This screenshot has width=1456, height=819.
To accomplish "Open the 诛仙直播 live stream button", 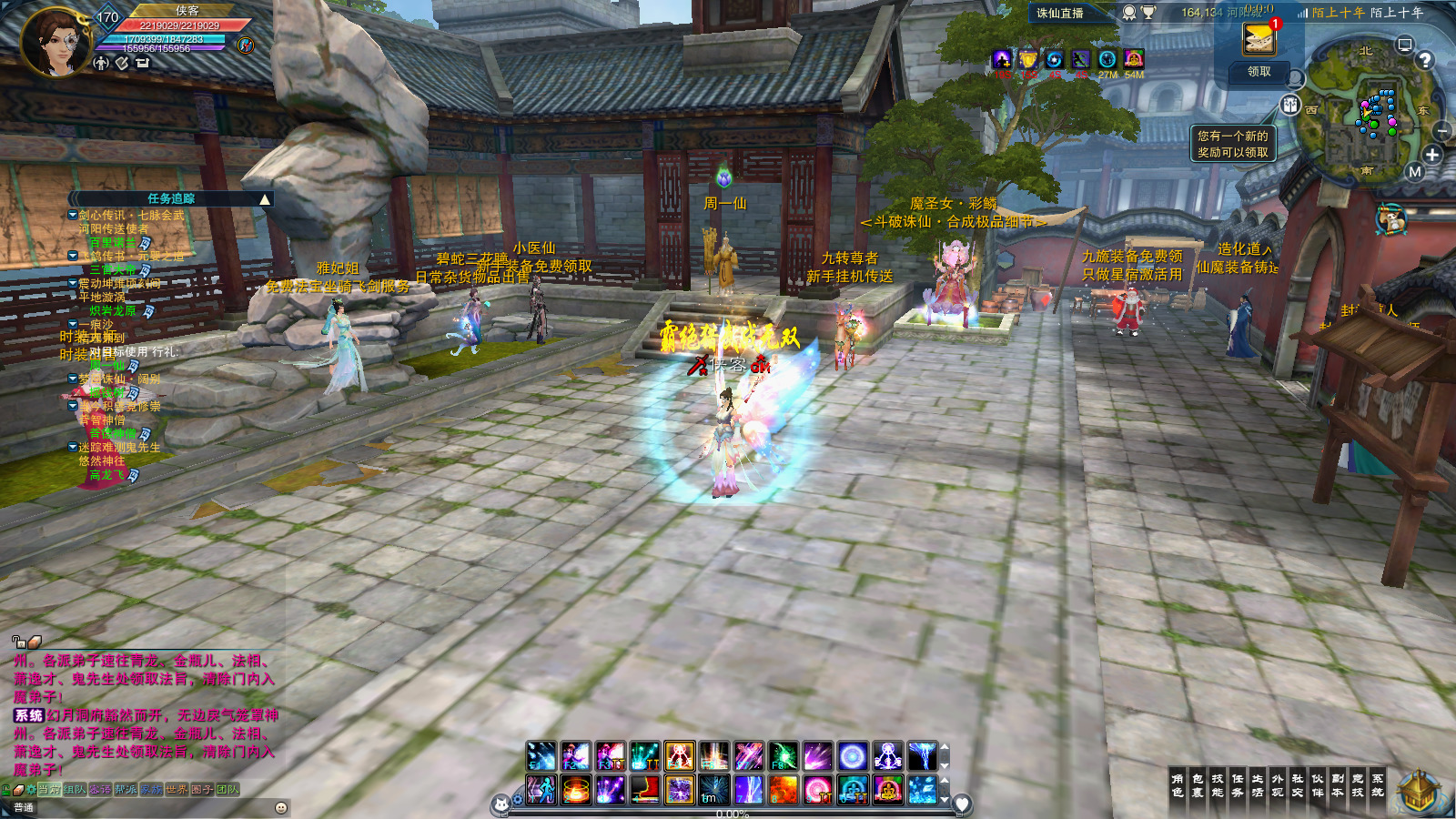I will [1060, 13].
